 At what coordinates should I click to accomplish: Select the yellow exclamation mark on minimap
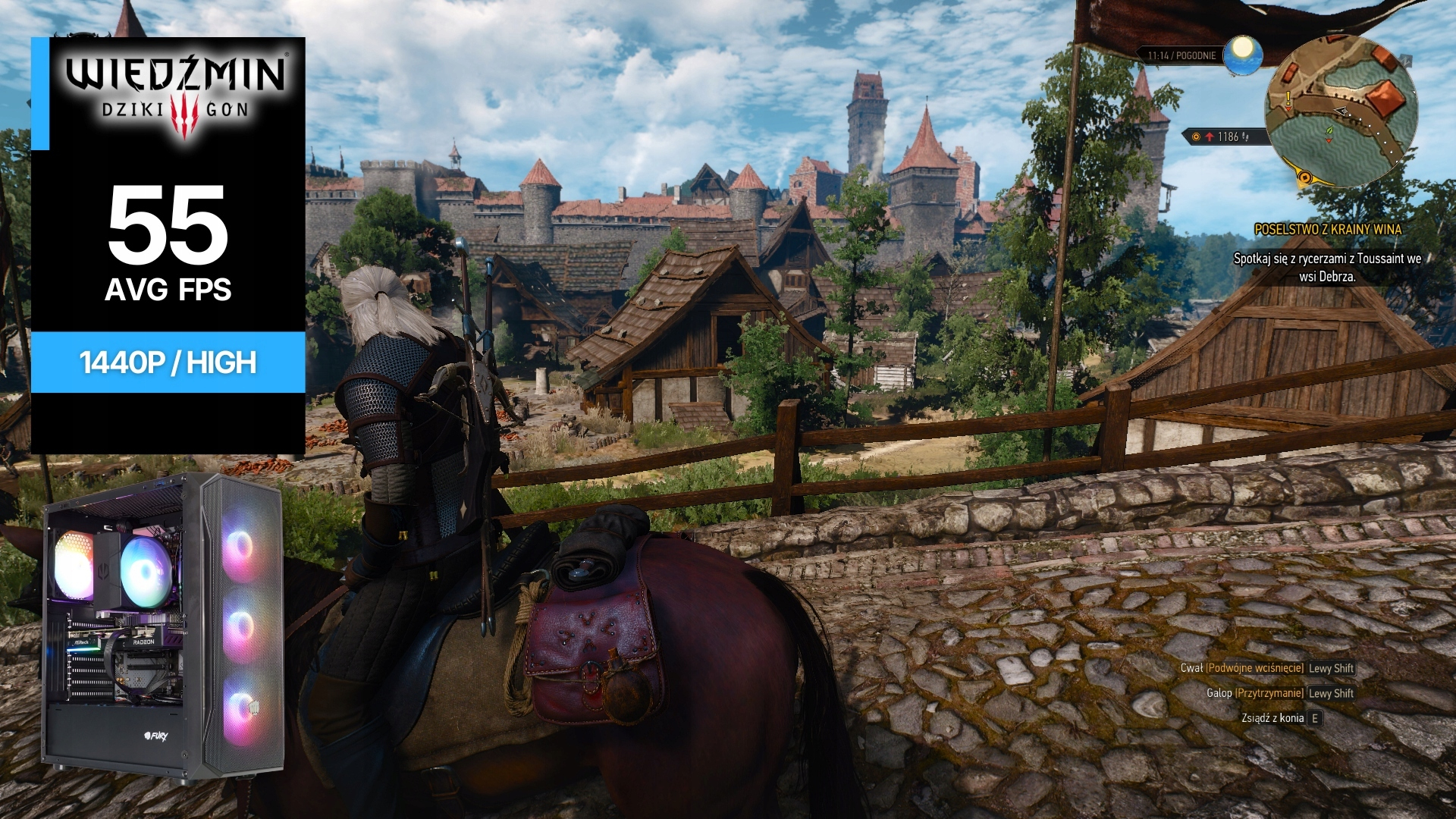point(1288,99)
